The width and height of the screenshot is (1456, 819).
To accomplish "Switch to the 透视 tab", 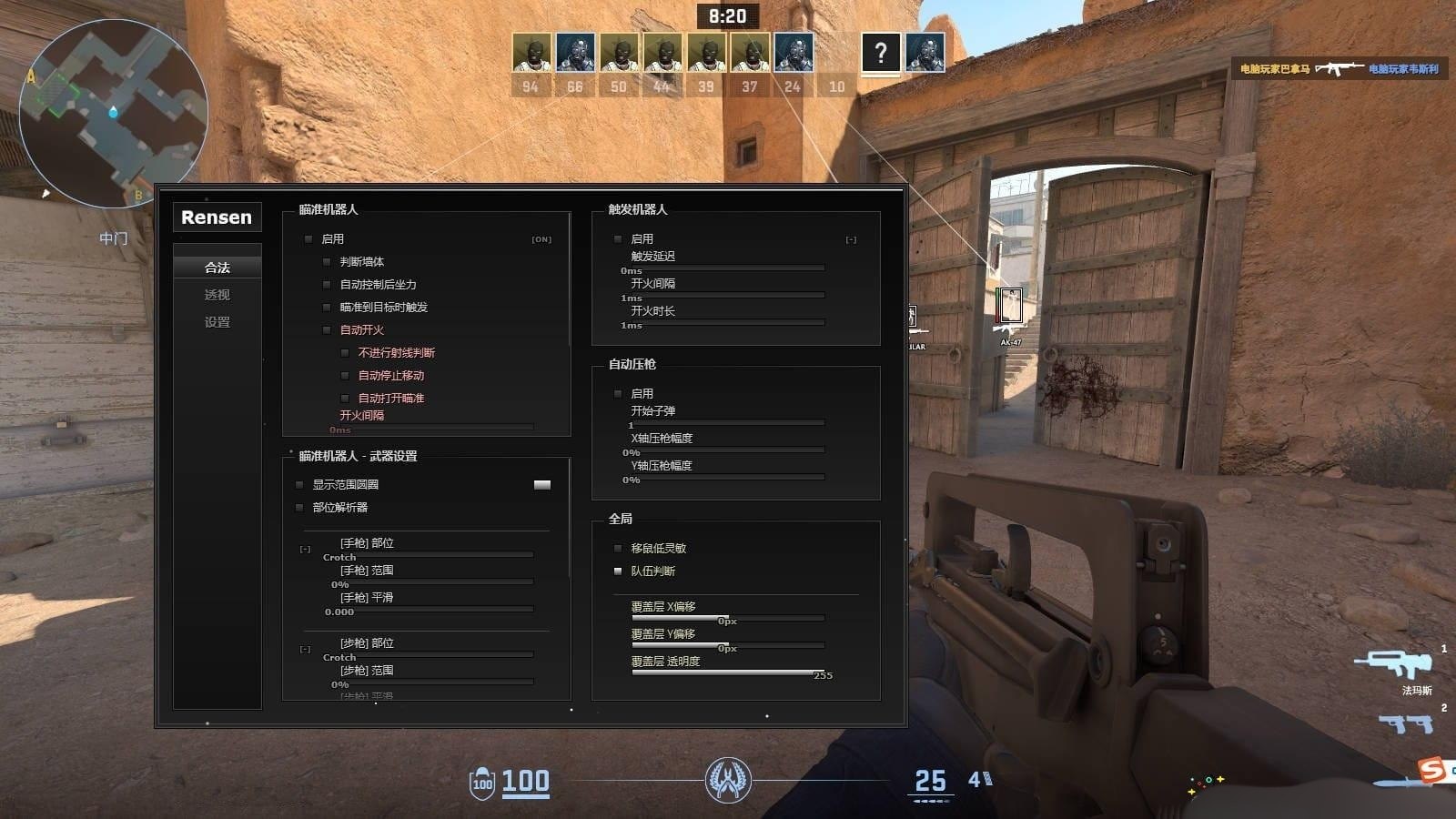I will 217,295.
